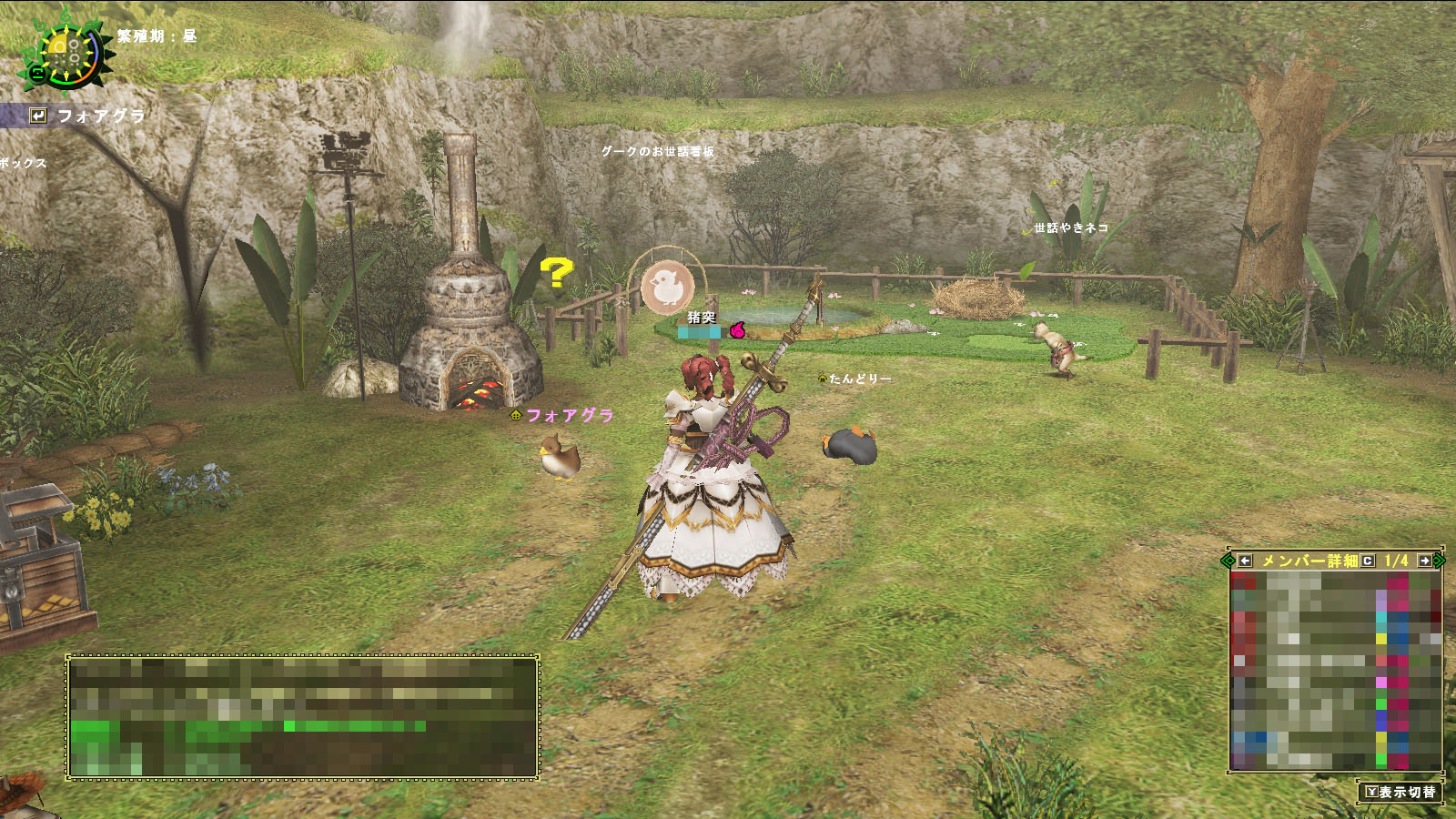Screen dimensions: 1456x819
Task: Select the メンバー詳細 member list panel
Action: point(1334,669)
